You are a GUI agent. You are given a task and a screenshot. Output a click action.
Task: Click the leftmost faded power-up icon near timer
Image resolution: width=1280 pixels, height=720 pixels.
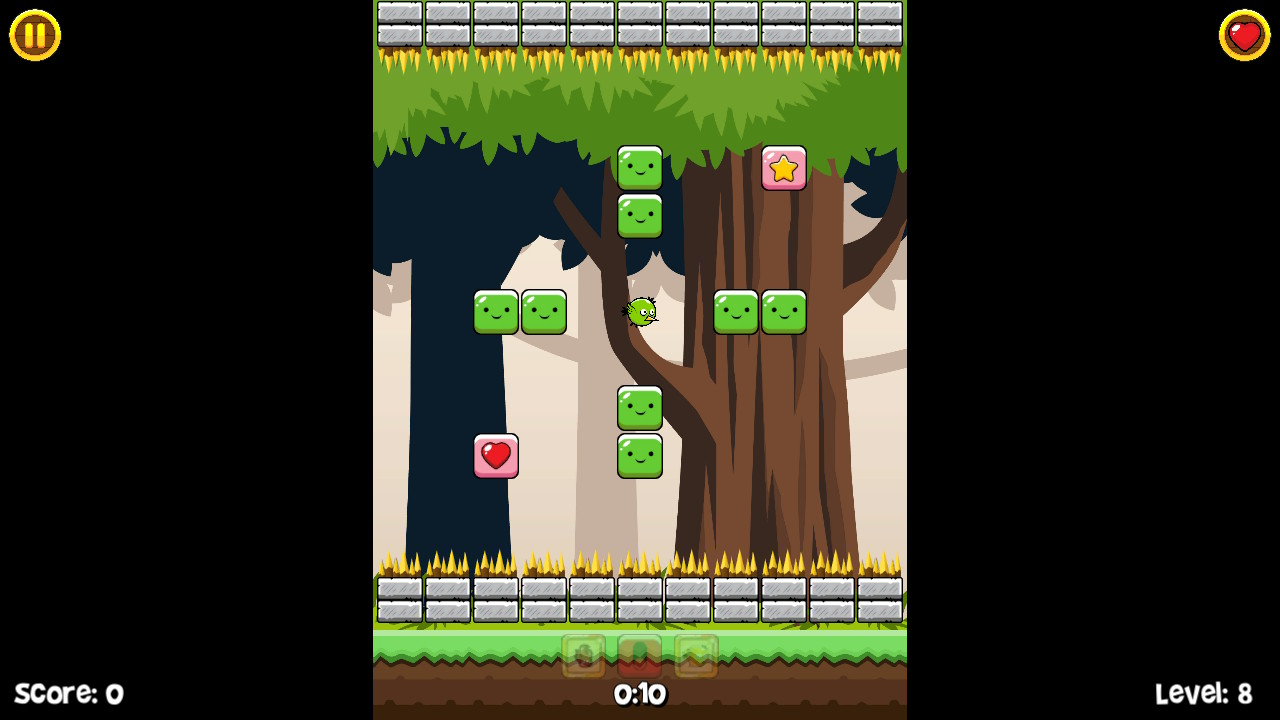[584, 655]
